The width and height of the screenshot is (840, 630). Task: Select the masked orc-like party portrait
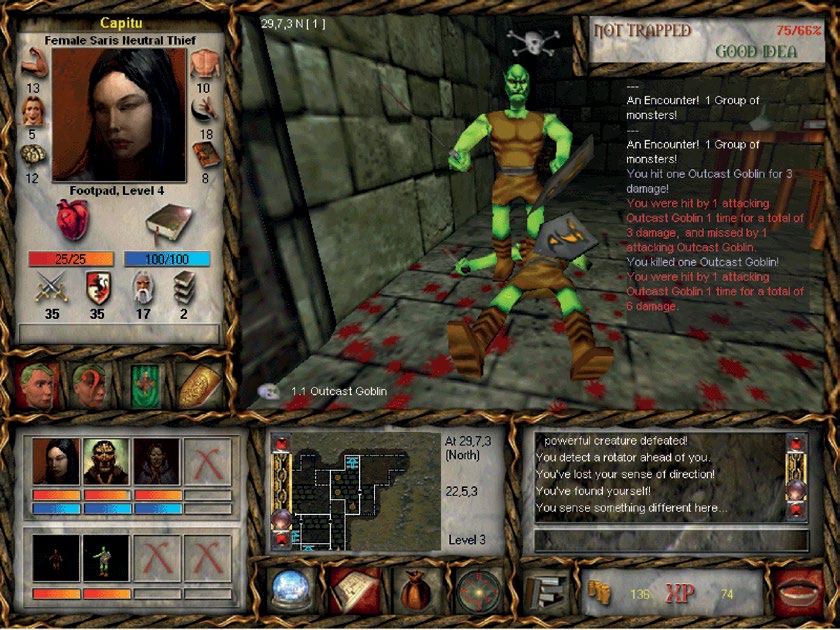107,461
